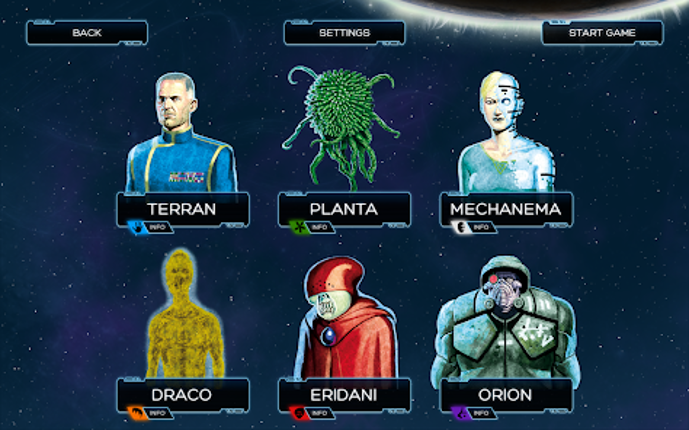This screenshot has width=689, height=430.
Task: Open the Settings menu
Action: pyautogui.click(x=344, y=33)
